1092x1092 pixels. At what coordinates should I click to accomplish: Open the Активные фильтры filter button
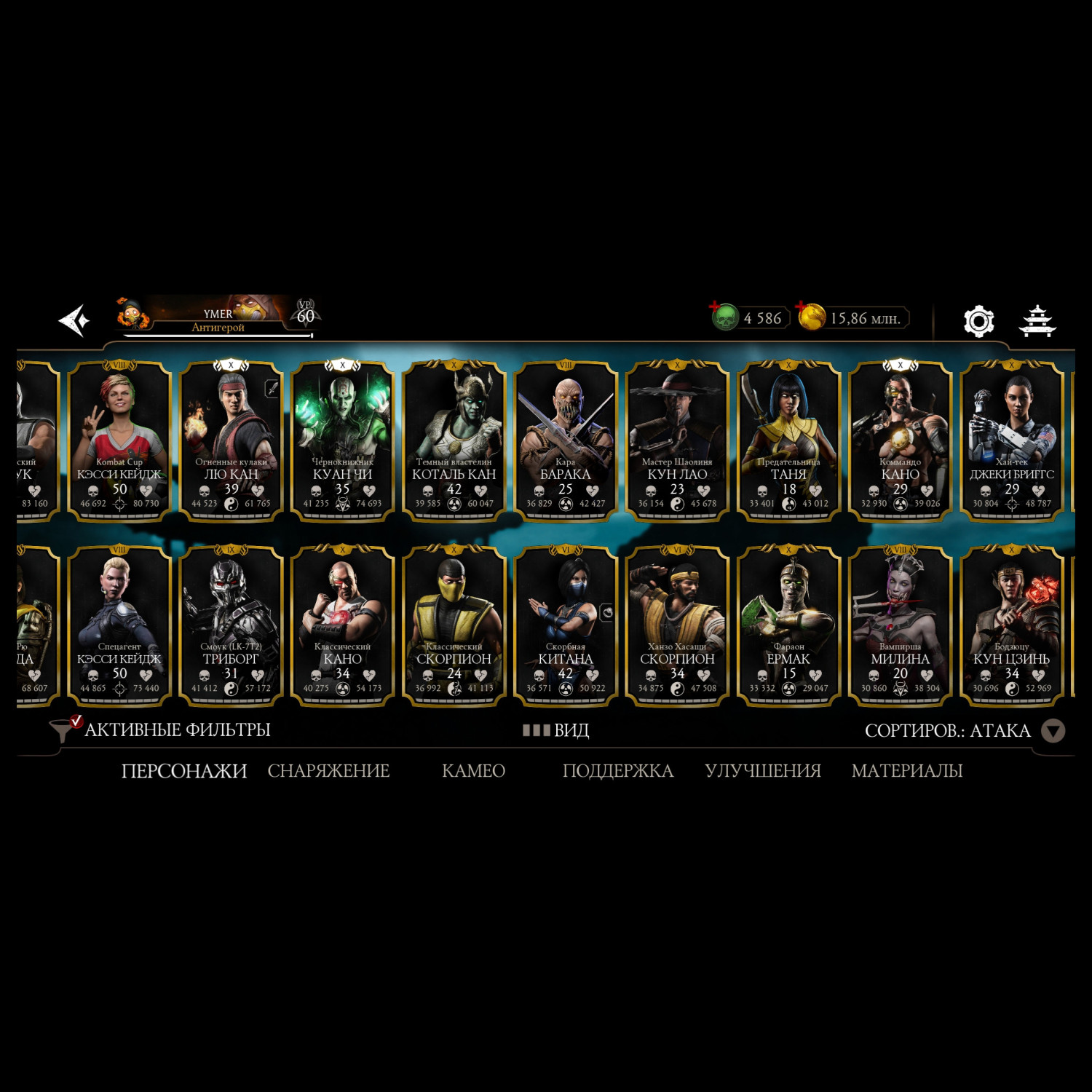(x=160, y=729)
